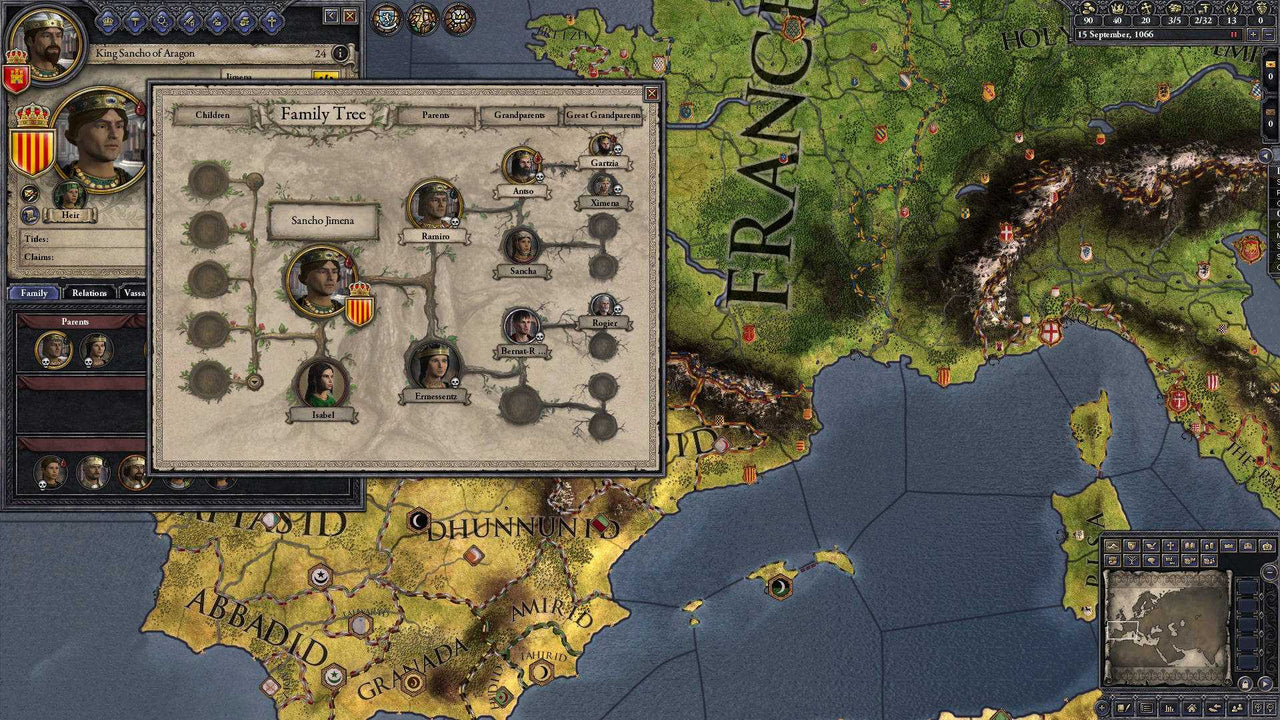Toggle the skull-marked deceased parent portrait
This screenshot has height=720, width=1280.
pyautogui.click(x=52, y=350)
